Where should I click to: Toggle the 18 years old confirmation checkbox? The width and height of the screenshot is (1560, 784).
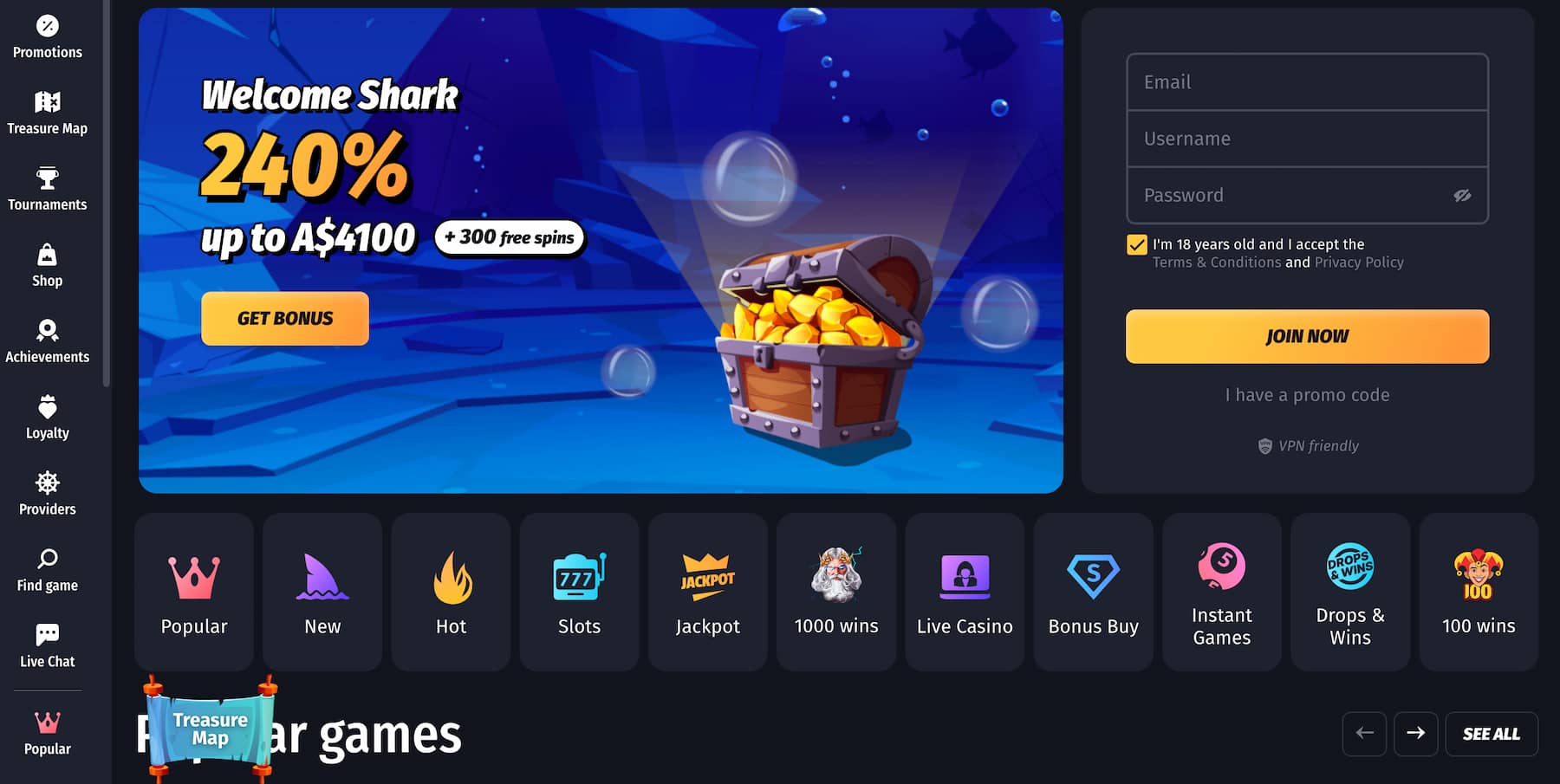coord(1136,244)
